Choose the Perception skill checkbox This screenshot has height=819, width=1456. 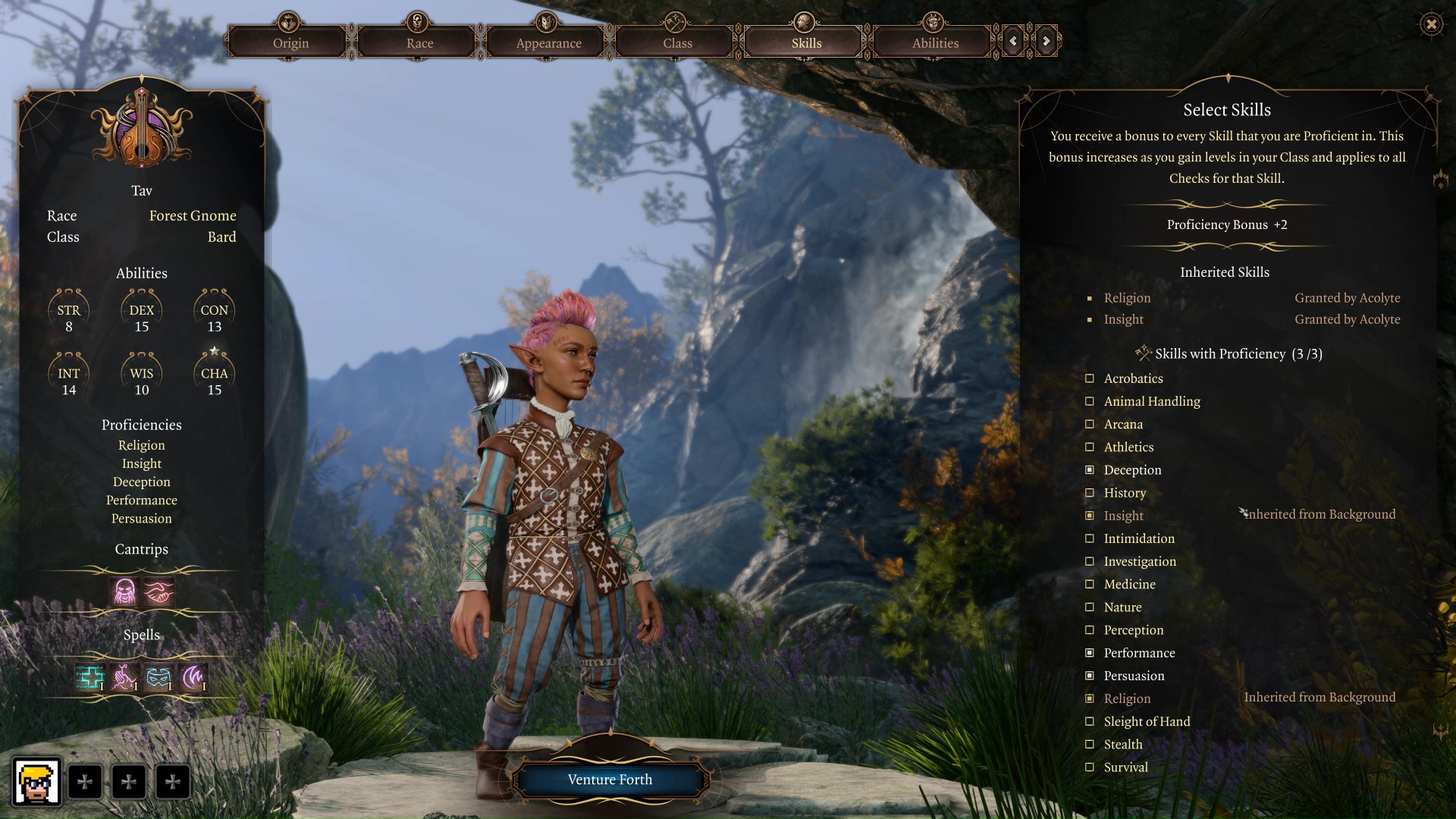(x=1090, y=630)
